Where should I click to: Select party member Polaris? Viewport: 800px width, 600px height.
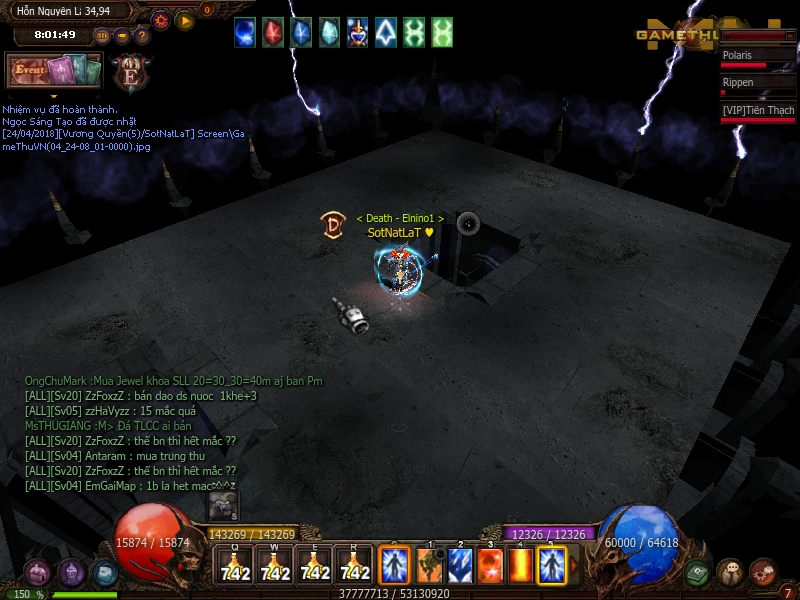click(x=758, y=56)
